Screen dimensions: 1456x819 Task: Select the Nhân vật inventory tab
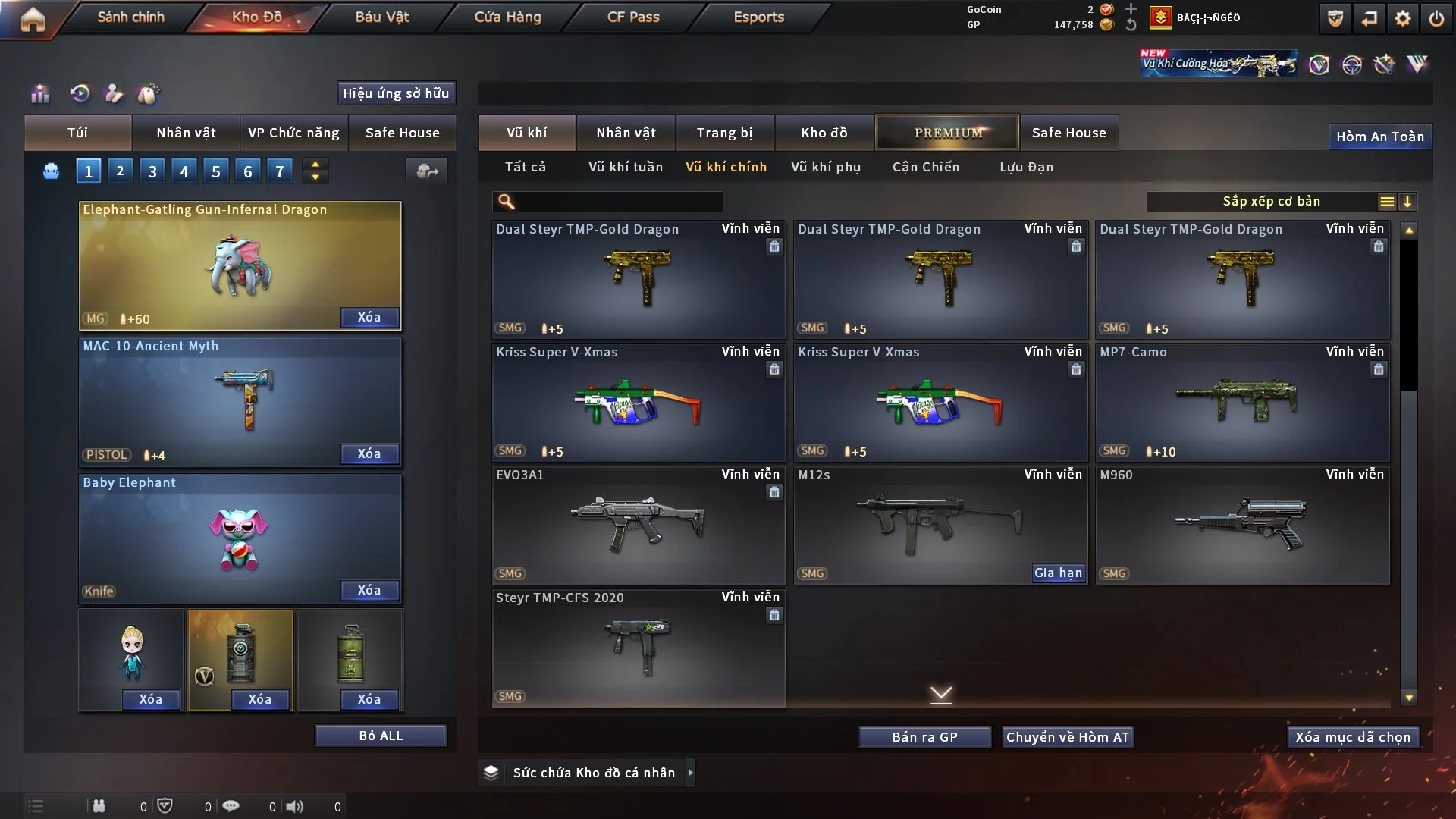click(x=626, y=133)
